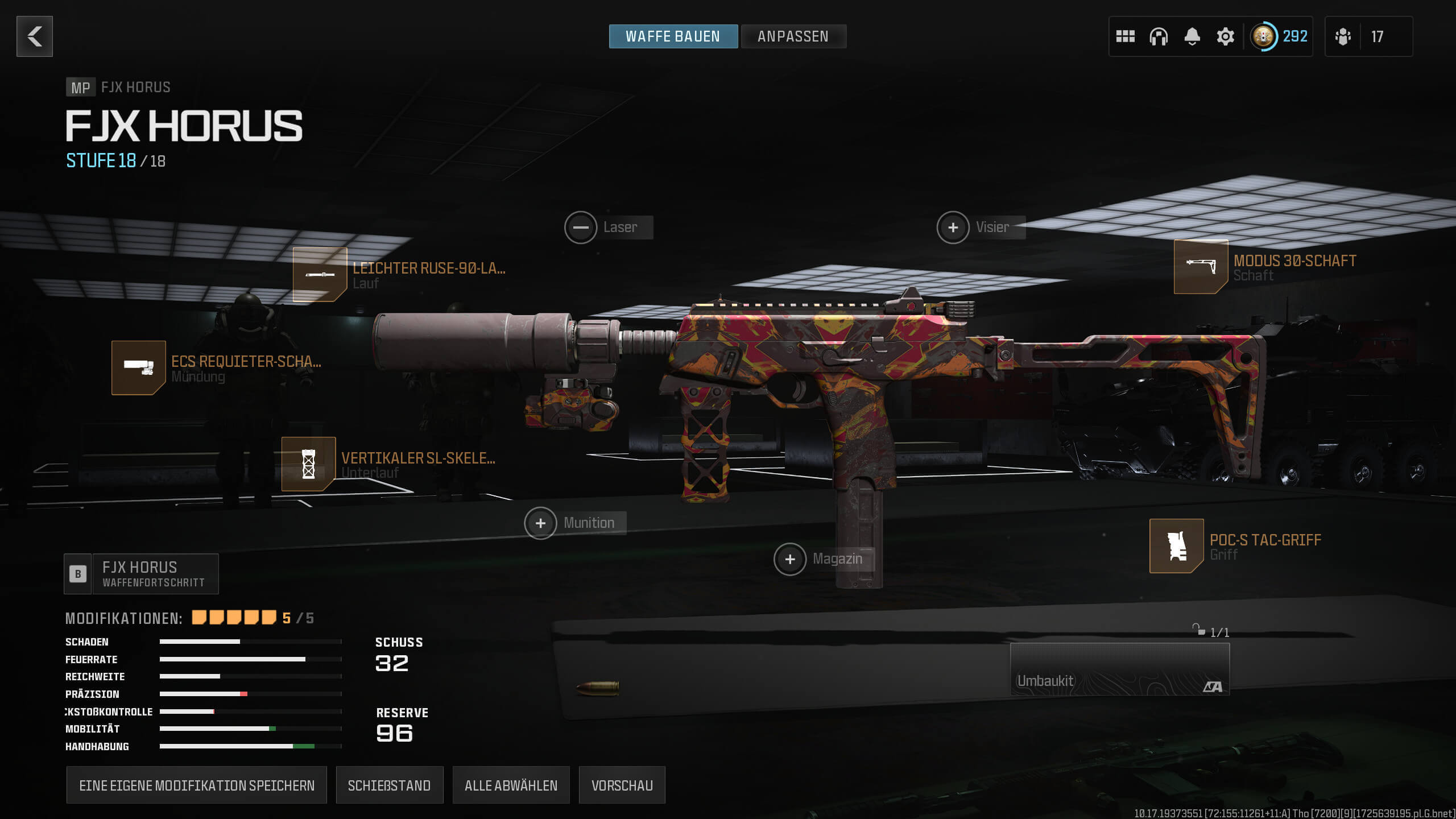1456x819 pixels.
Task: Add a Munition attachment
Action: point(541,523)
